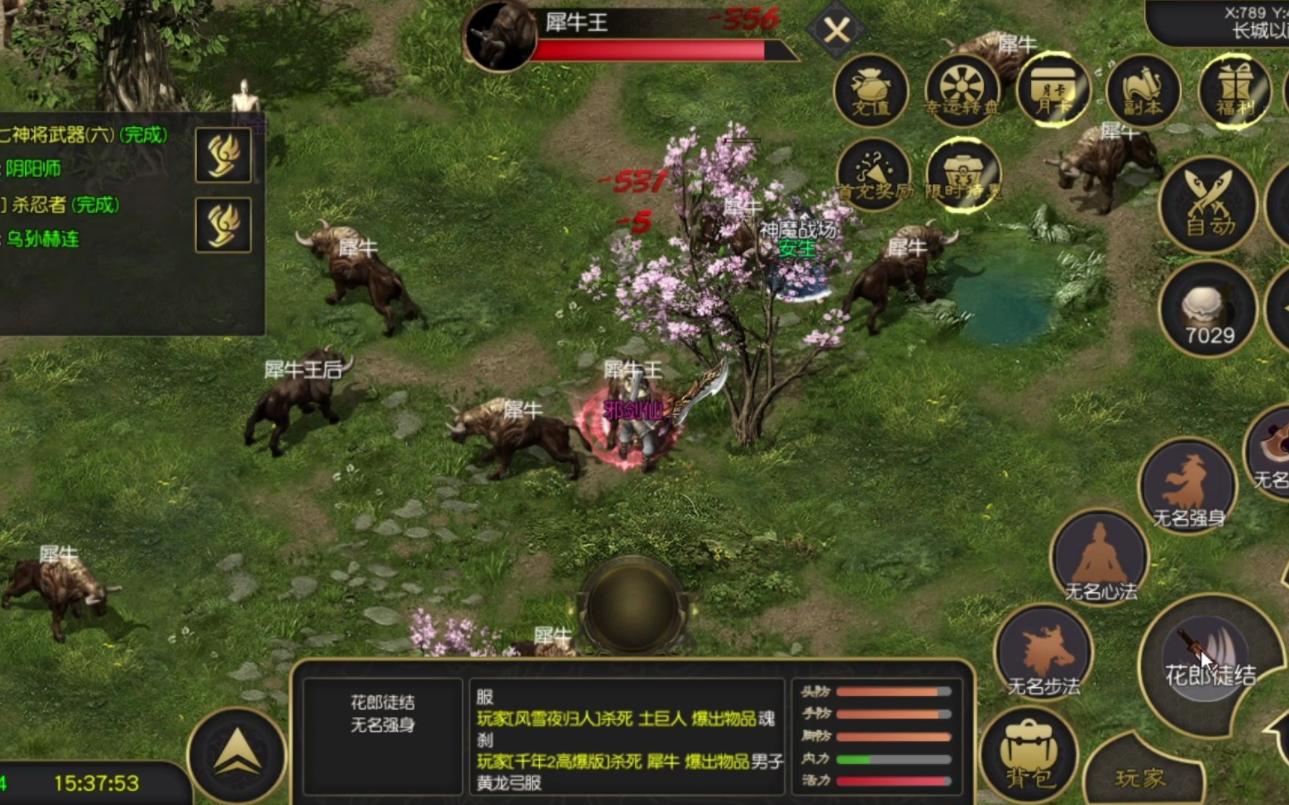Screen dimensions: 1289x805
Task: Toggle 自动 auto-combat
Action: (1207, 204)
